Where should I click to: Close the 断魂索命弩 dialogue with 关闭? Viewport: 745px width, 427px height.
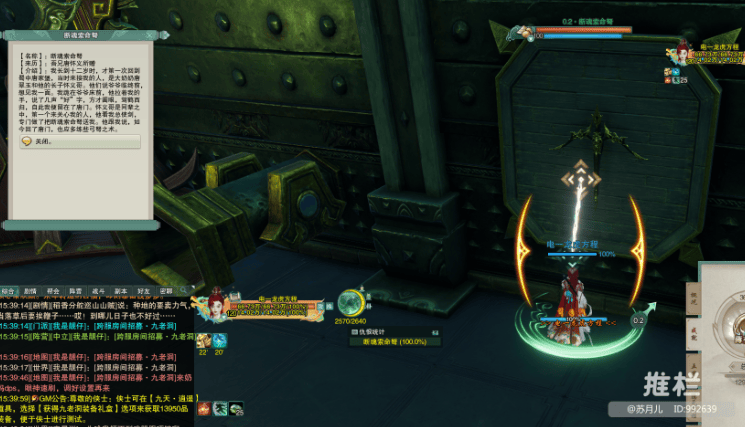pyautogui.click(x=40, y=142)
